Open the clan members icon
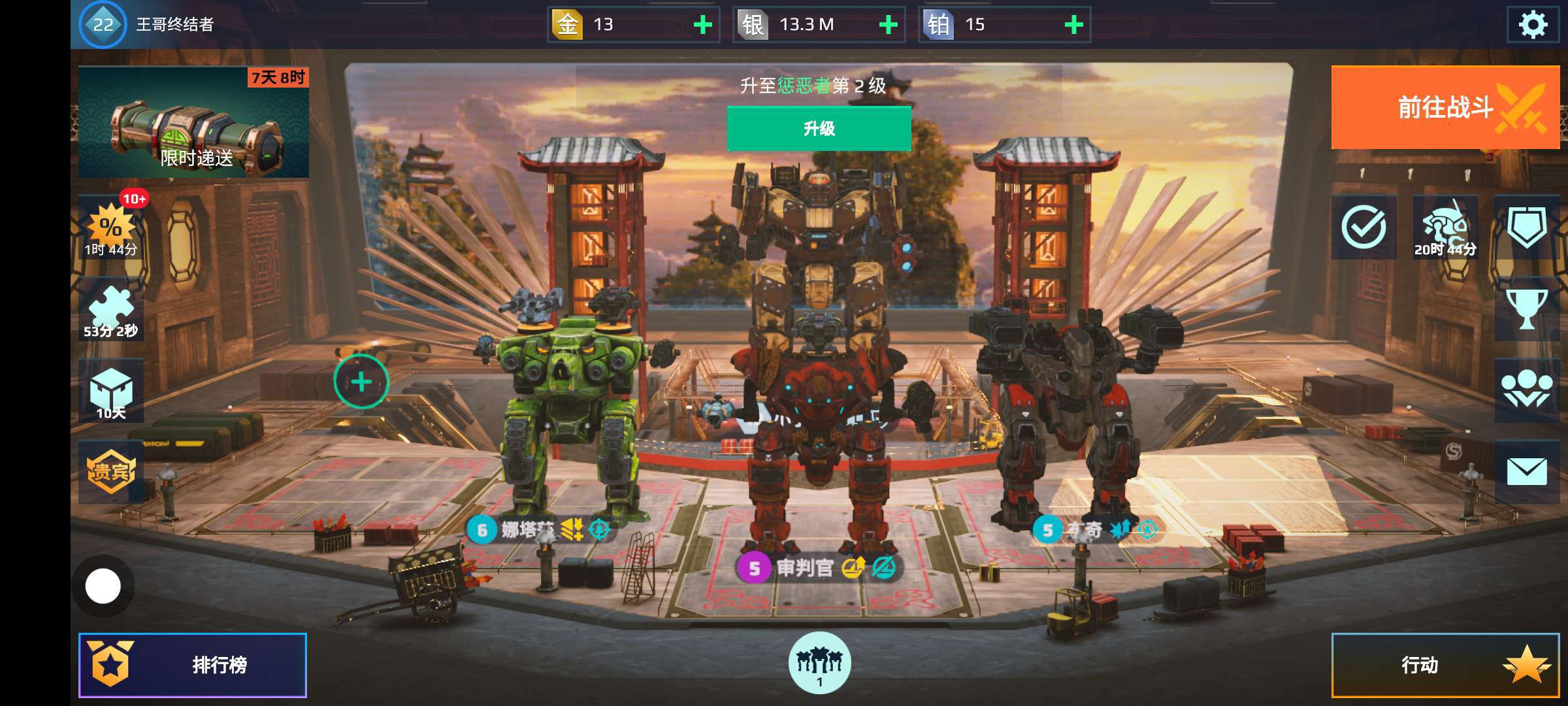 pos(1526,390)
